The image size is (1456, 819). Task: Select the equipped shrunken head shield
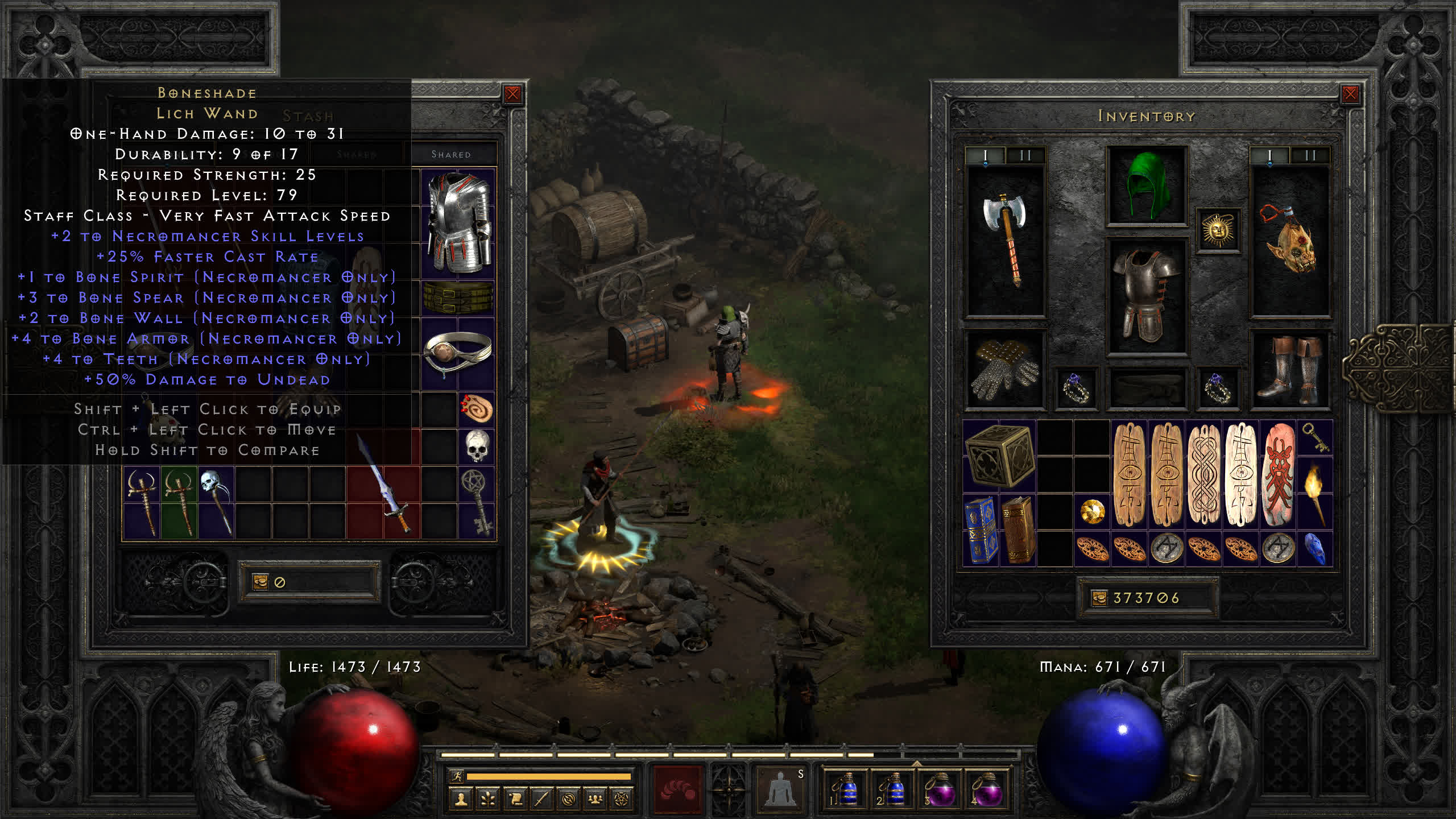coord(1289,239)
